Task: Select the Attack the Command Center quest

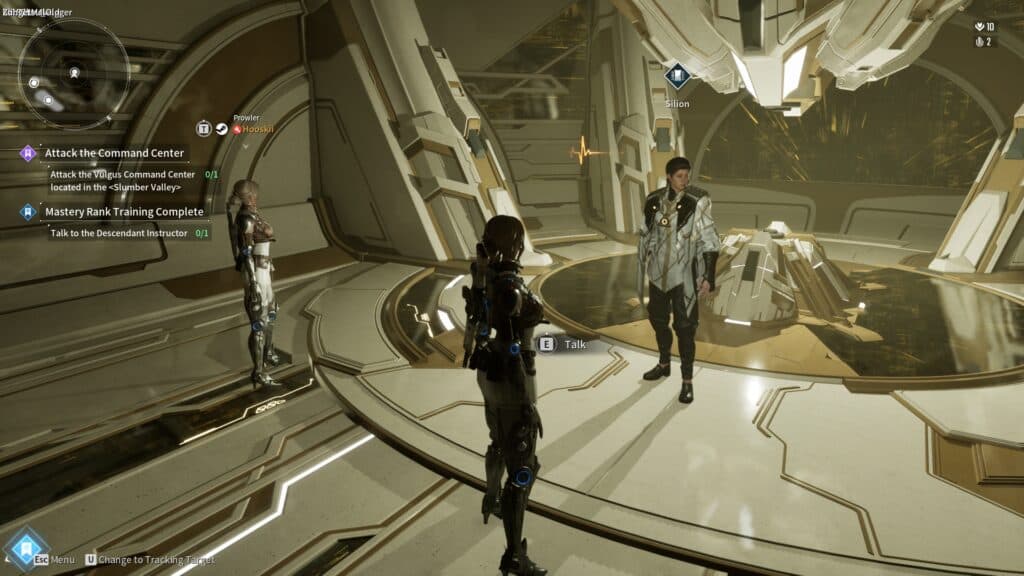Action: [114, 153]
